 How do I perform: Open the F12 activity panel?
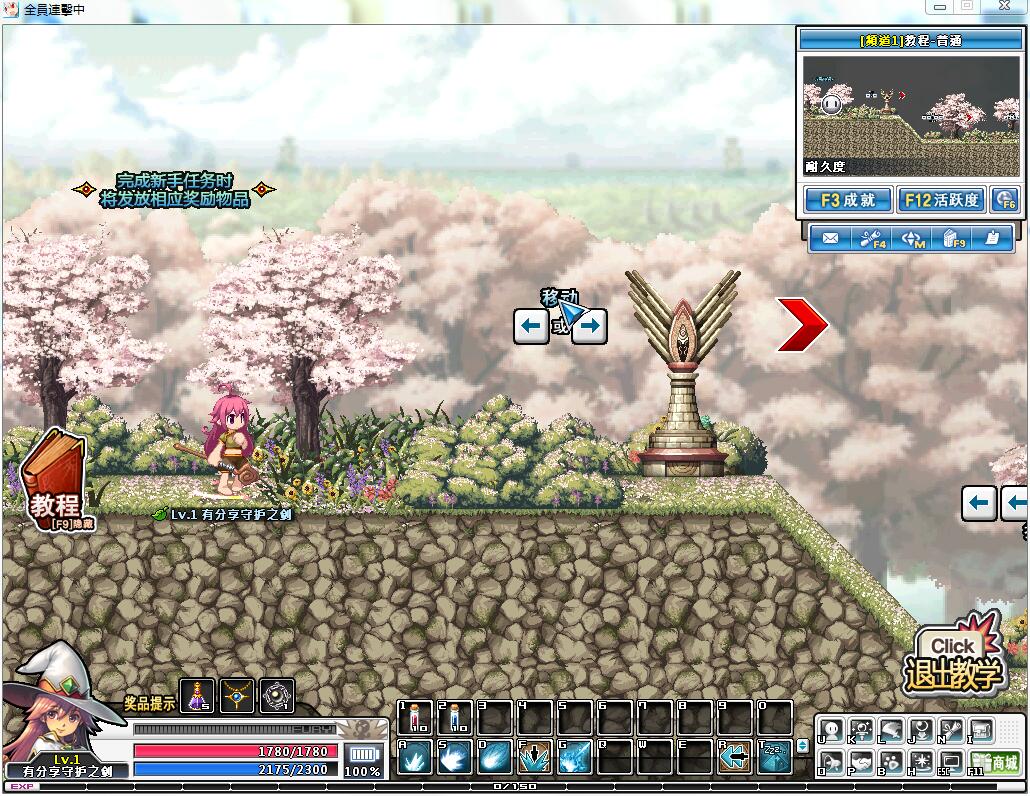pyautogui.click(x=940, y=200)
